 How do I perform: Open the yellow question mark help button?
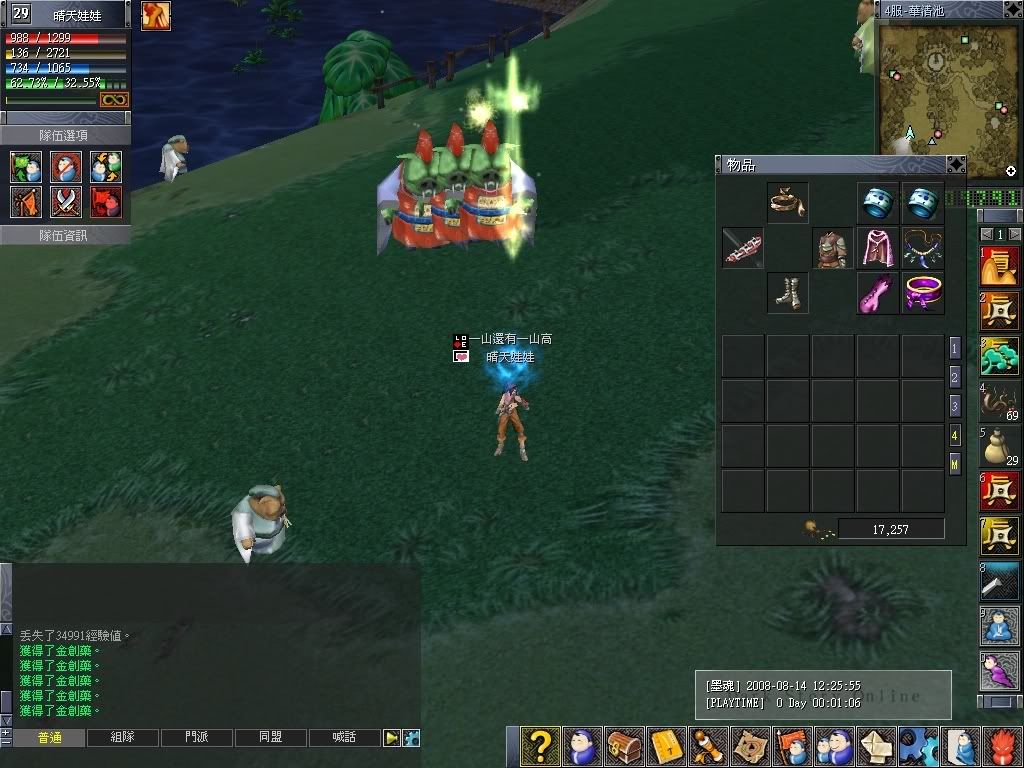click(540, 746)
